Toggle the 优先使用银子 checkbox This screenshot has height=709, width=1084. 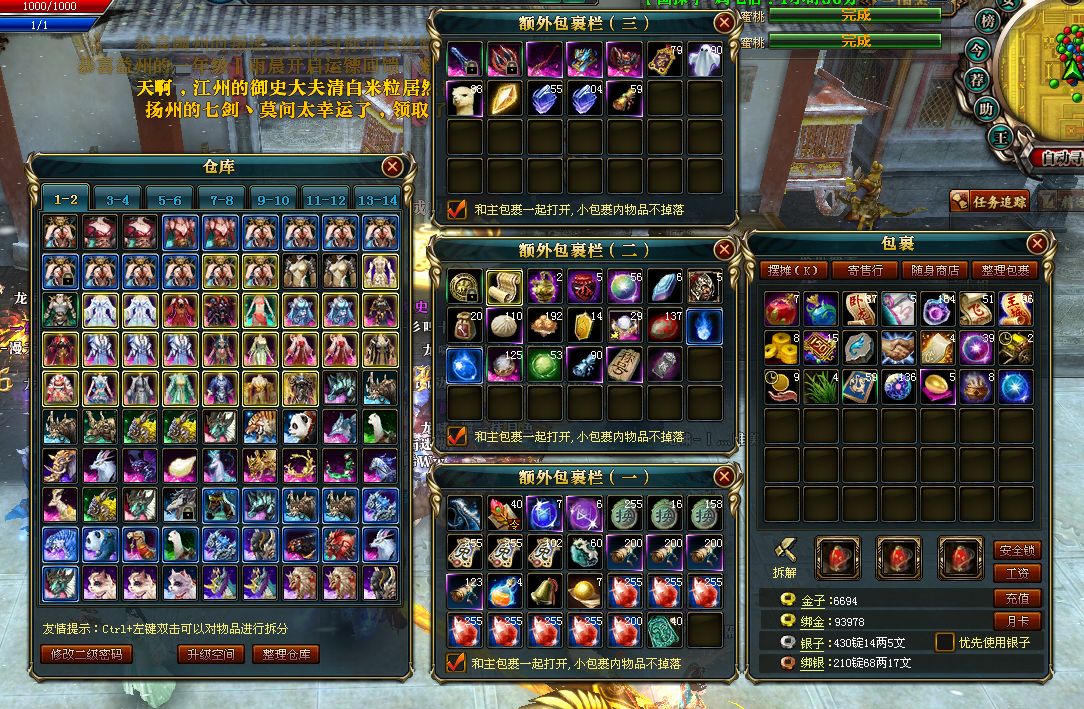point(944,642)
